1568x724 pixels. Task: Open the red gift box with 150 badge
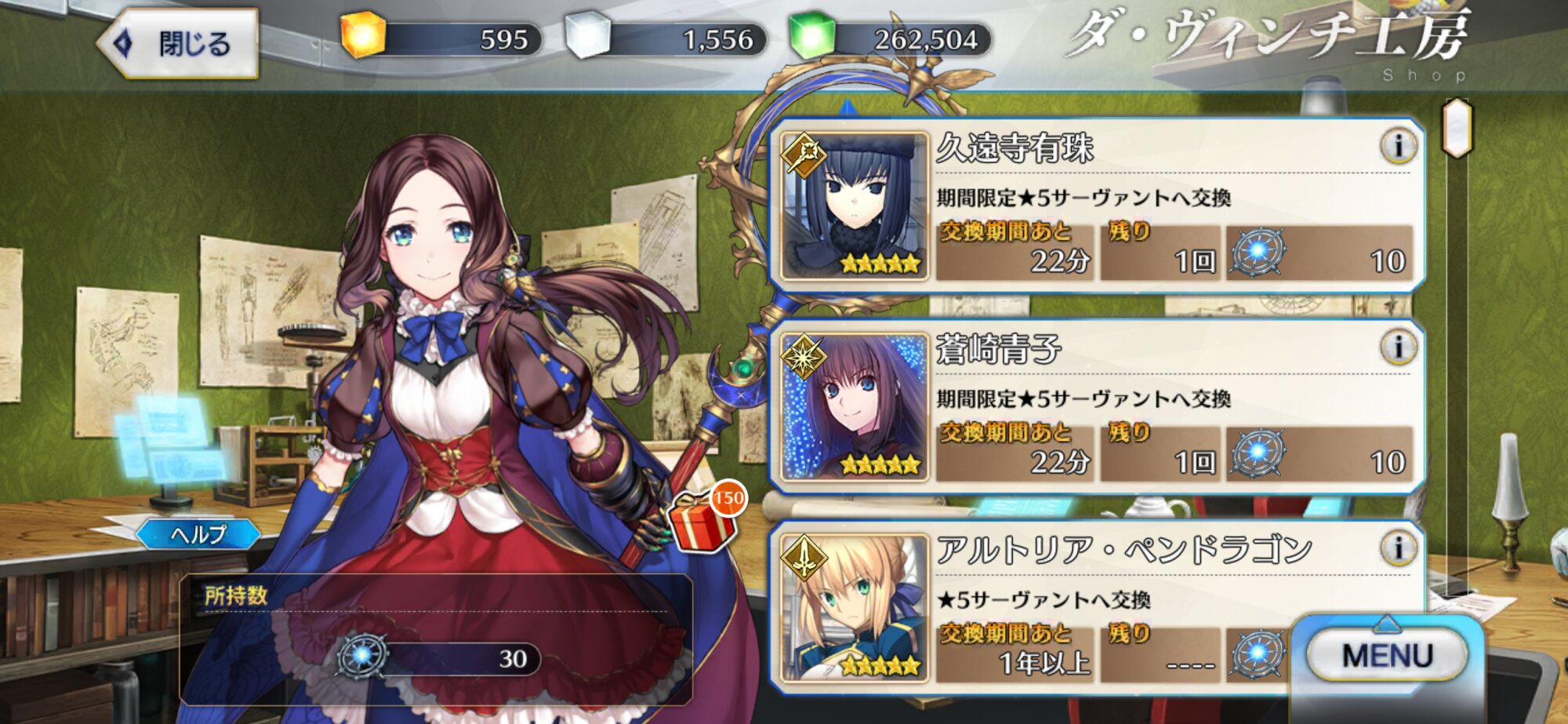click(702, 520)
